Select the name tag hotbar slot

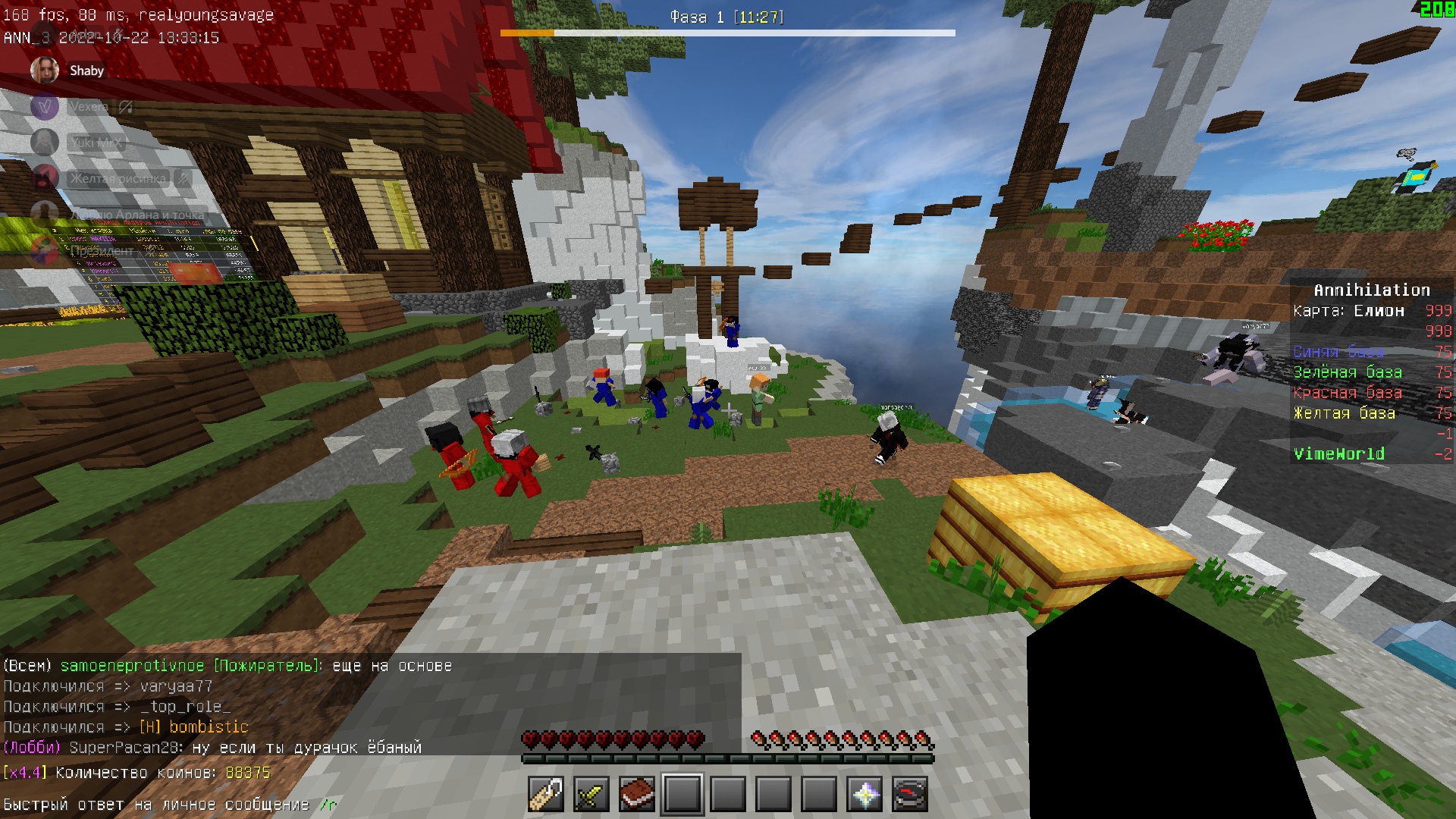pyautogui.click(x=546, y=795)
